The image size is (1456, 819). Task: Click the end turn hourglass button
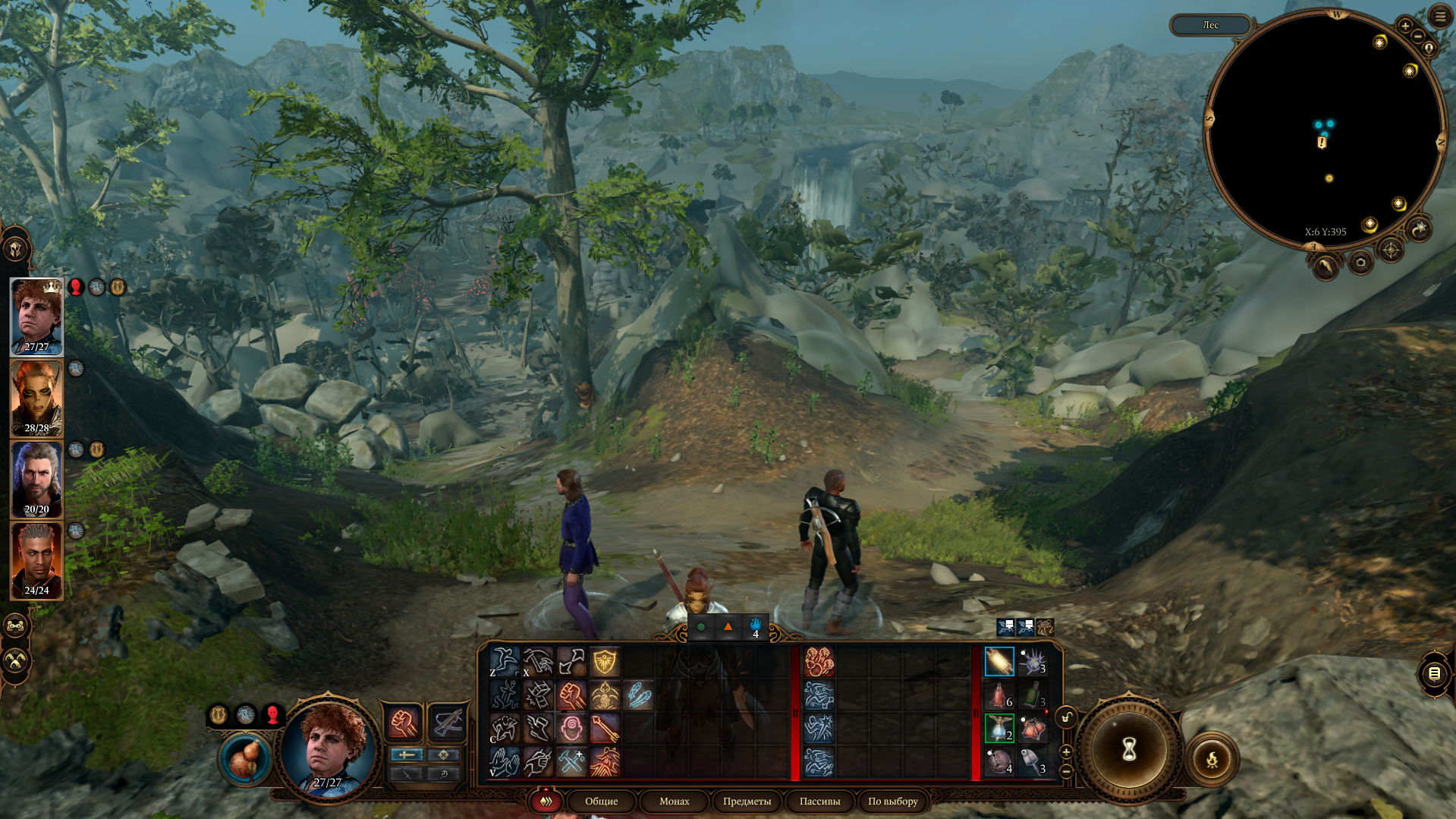tap(1129, 750)
